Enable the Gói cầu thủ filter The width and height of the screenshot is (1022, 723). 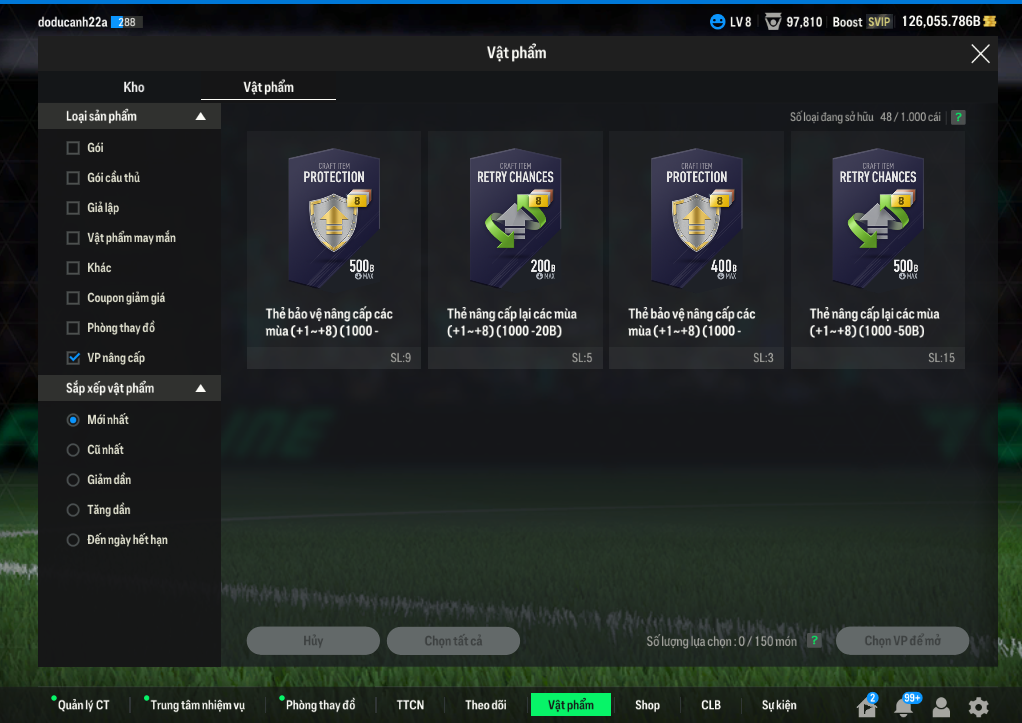pyautogui.click(x=73, y=178)
